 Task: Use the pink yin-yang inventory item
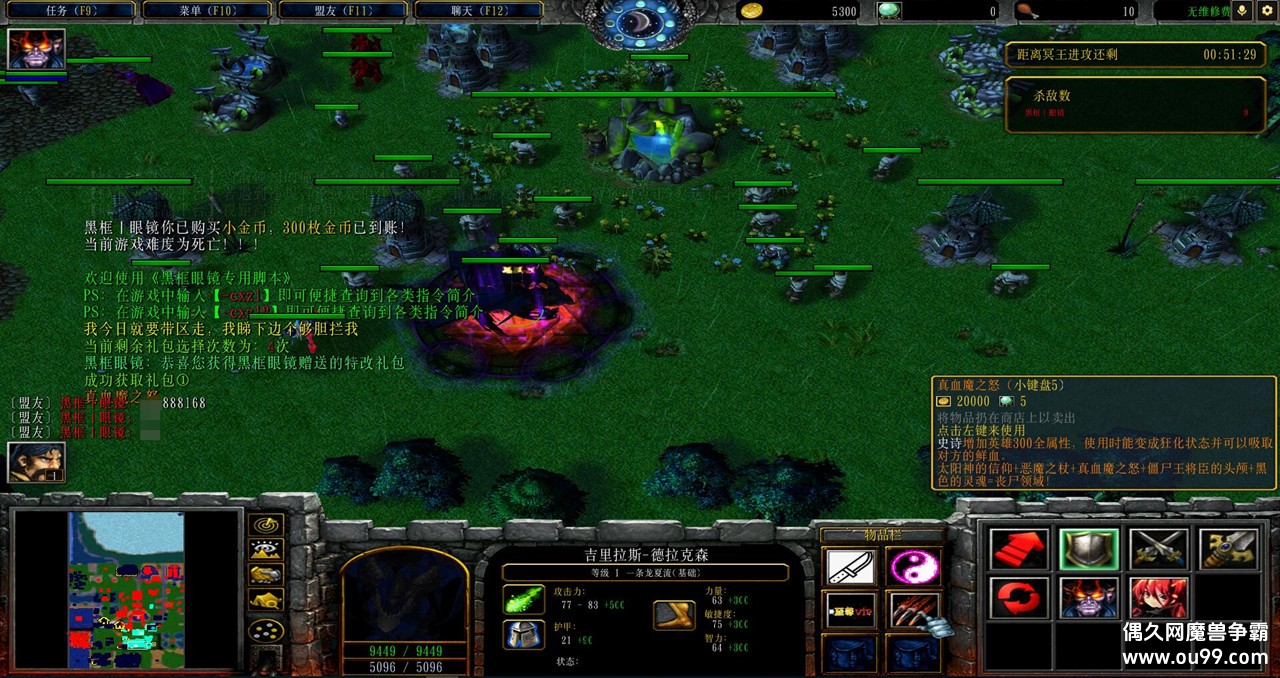pyautogui.click(x=913, y=568)
